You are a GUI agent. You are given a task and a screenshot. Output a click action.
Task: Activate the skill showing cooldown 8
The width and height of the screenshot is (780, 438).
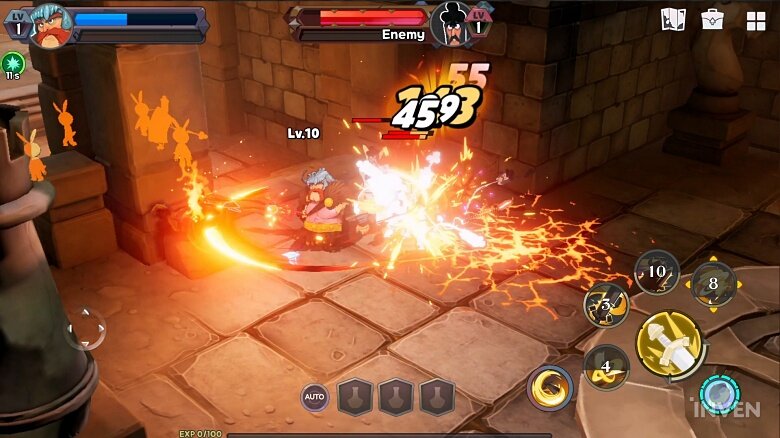[713, 283]
